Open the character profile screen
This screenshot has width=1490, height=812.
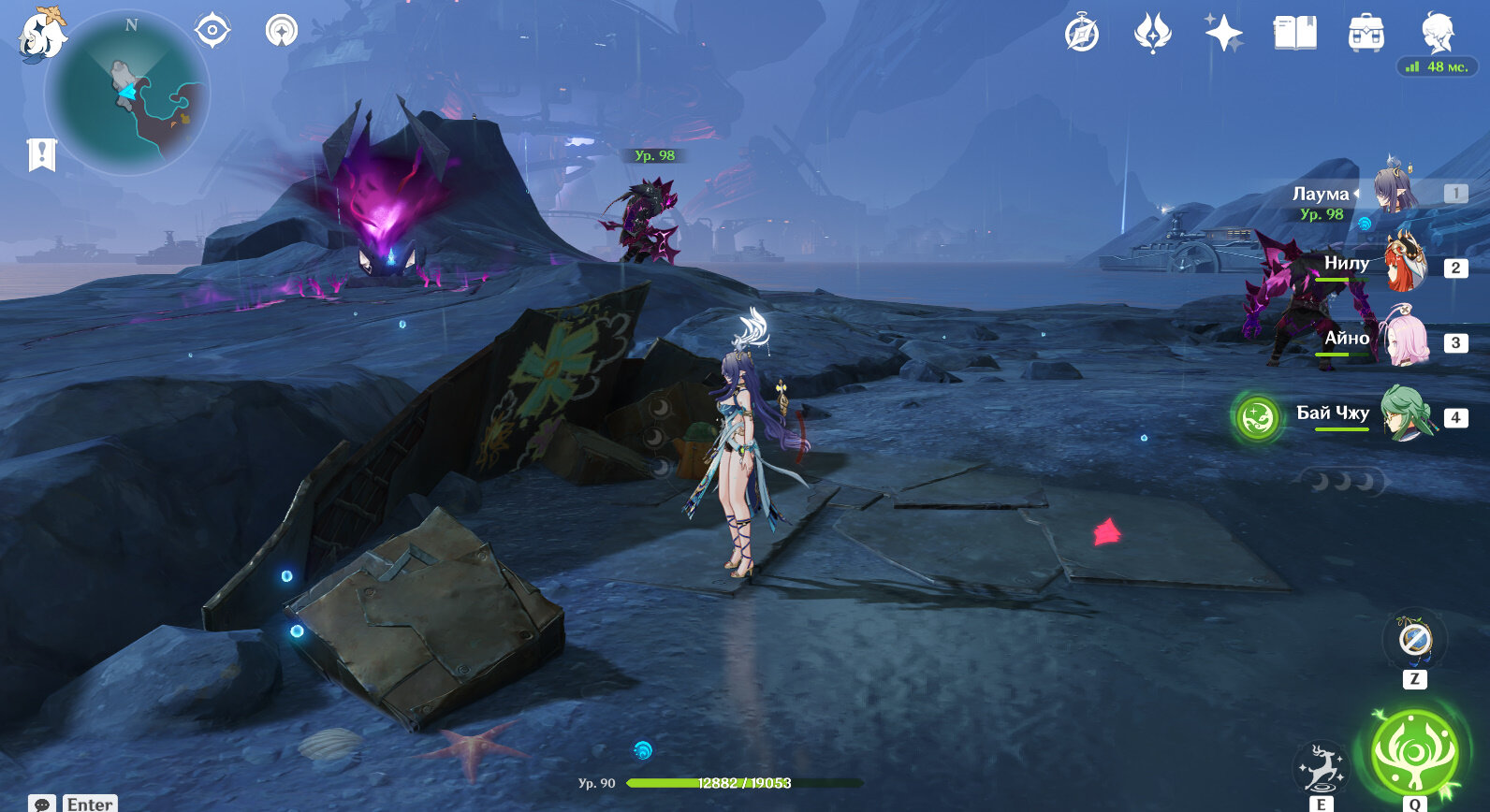pos(1437,34)
